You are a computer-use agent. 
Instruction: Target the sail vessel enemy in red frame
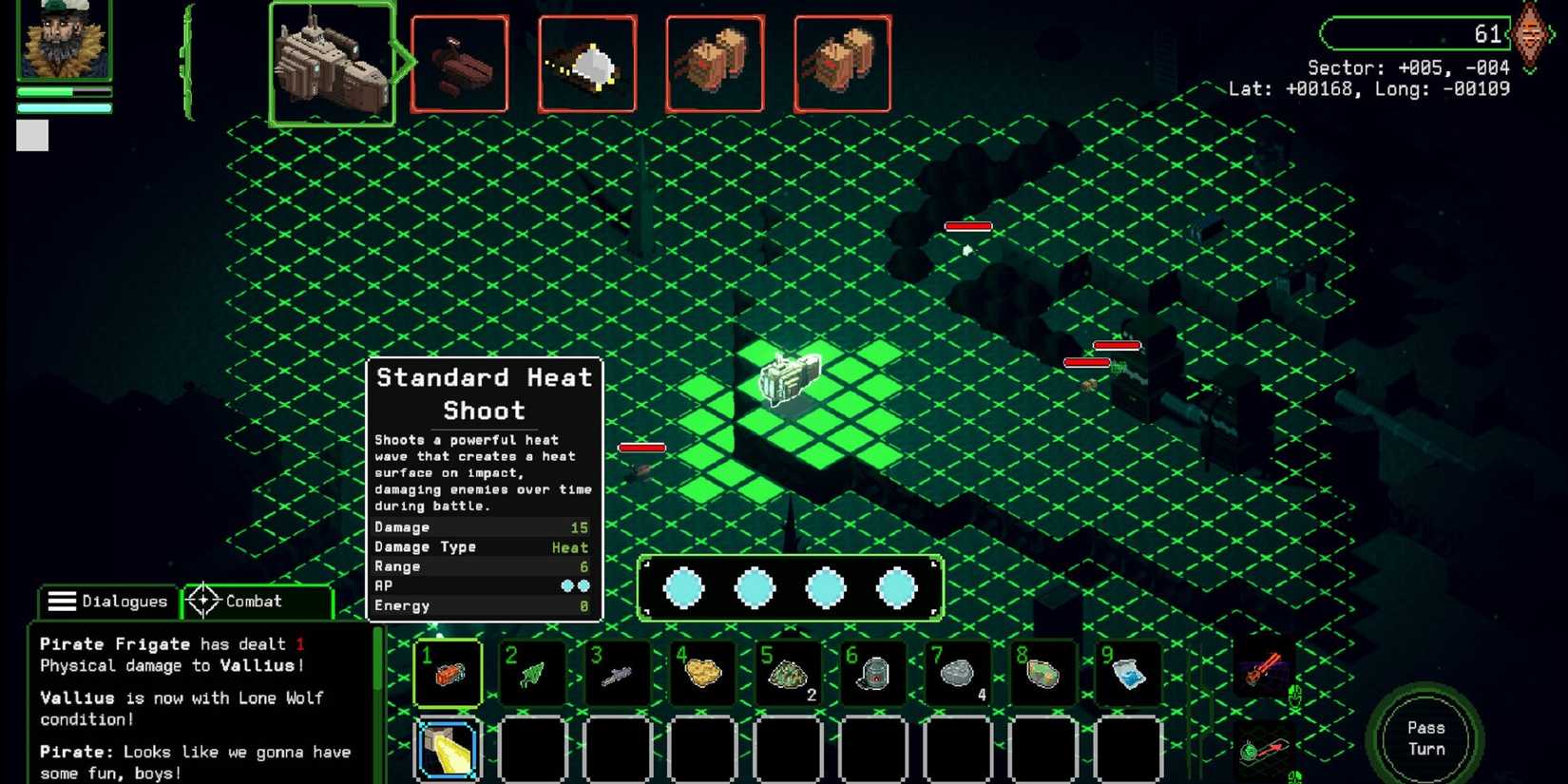coord(587,62)
